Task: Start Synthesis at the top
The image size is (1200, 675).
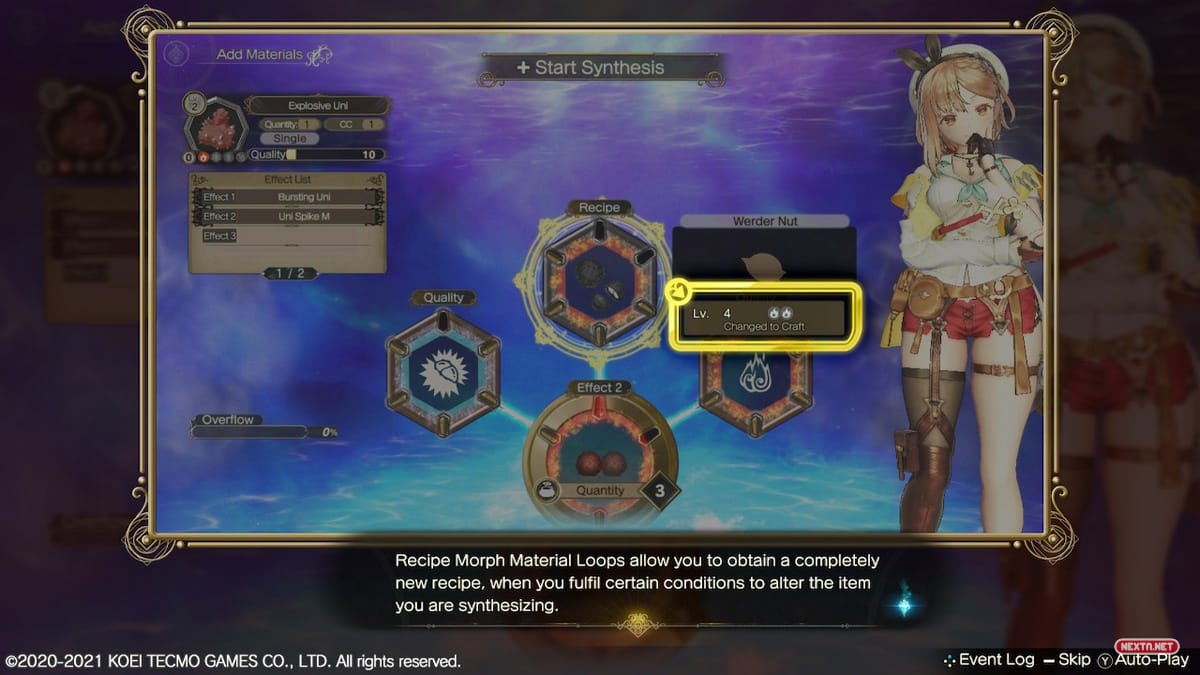Action: tap(602, 68)
